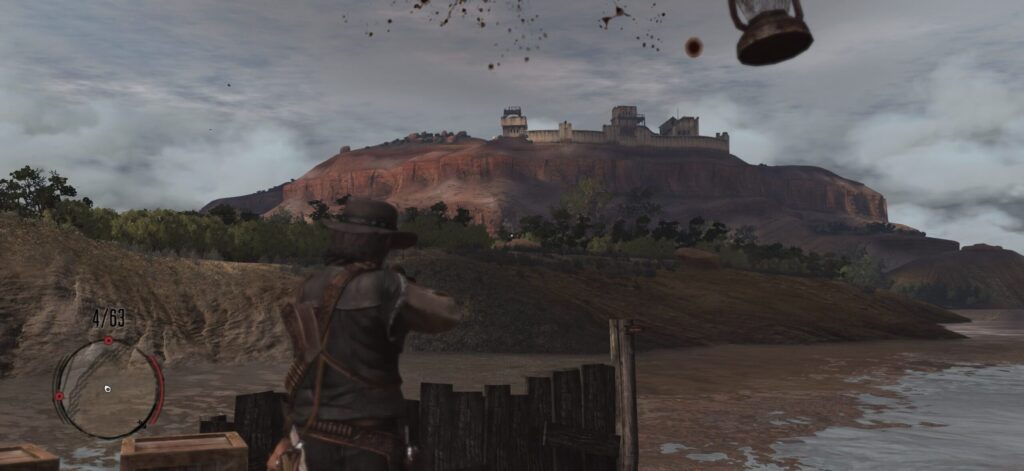The height and width of the screenshot is (471, 1024).
Task: Select the red enemy marker on minimap's left edge
Action: (59, 397)
